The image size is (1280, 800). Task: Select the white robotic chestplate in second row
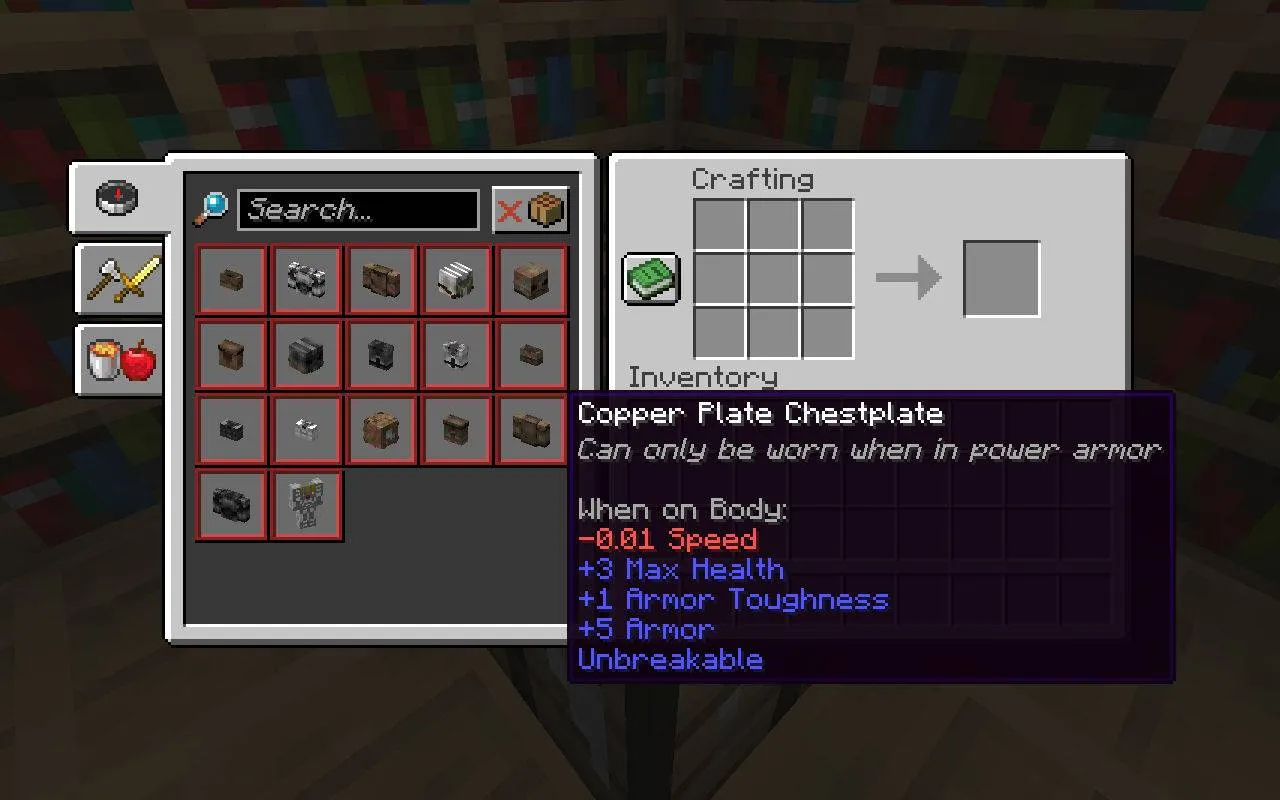coord(456,354)
